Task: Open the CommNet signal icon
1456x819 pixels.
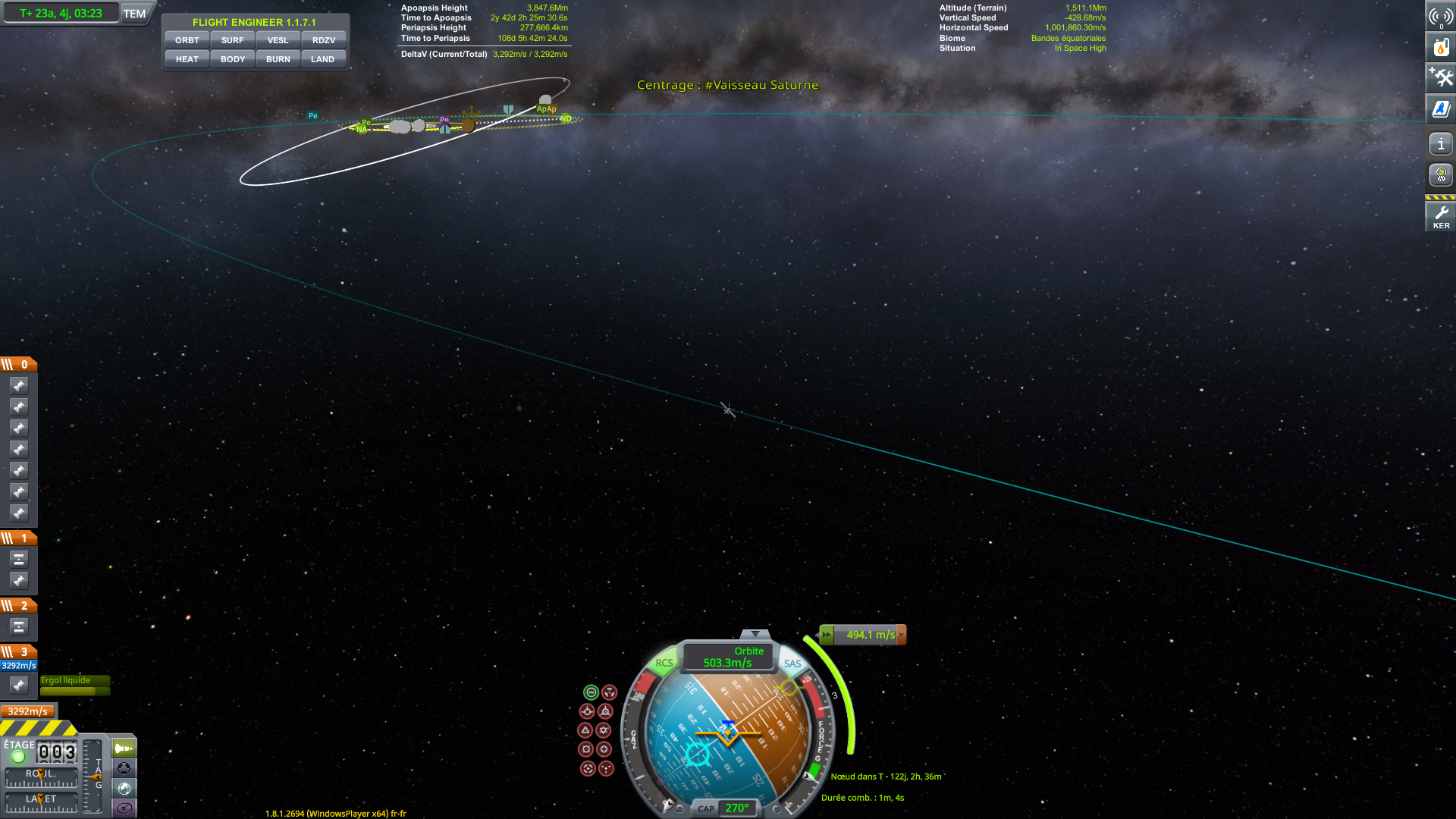Action: coord(1441,16)
